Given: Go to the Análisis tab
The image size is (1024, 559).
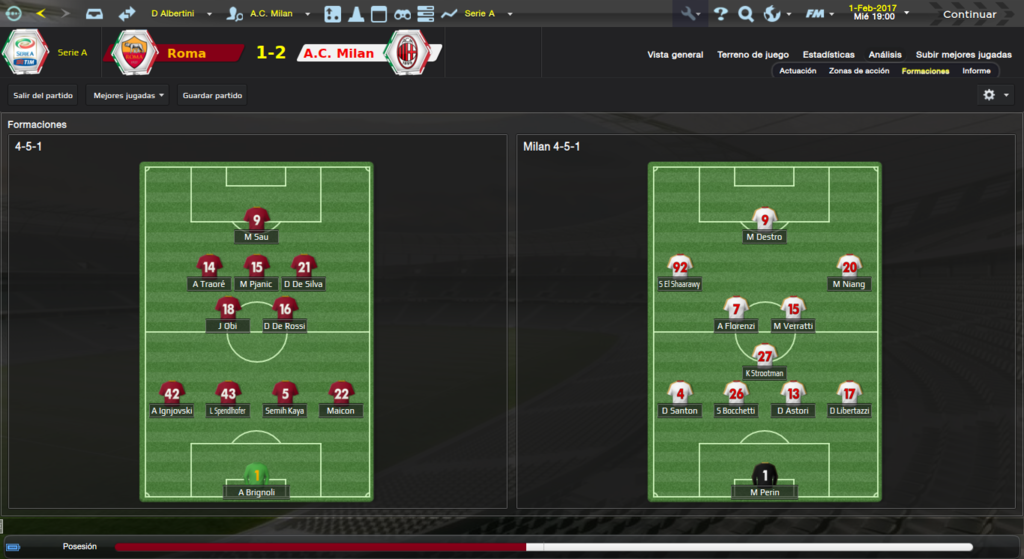Looking at the screenshot, I should 885,55.
